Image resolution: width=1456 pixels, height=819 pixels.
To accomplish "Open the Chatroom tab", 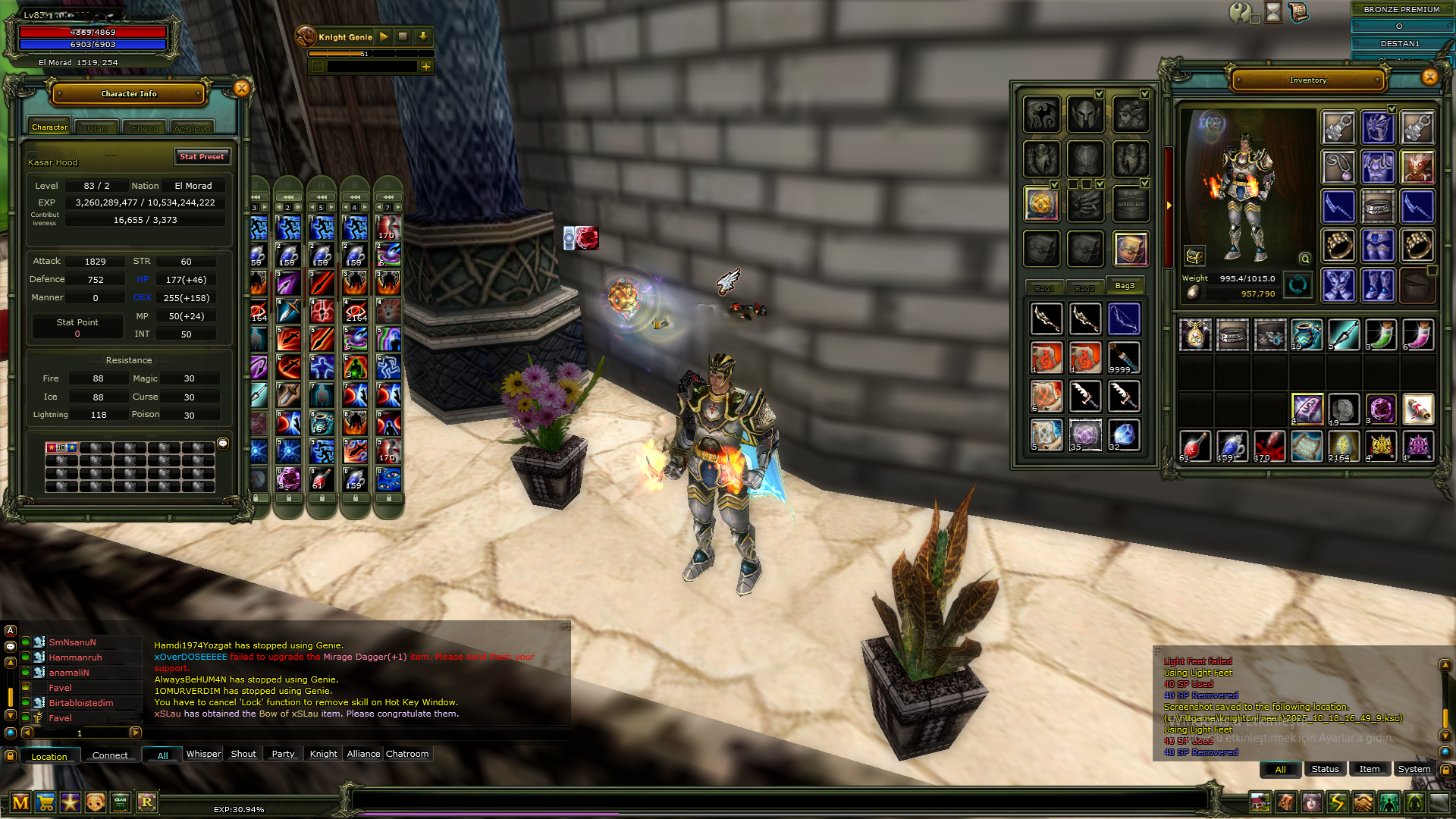I will 407,754.
